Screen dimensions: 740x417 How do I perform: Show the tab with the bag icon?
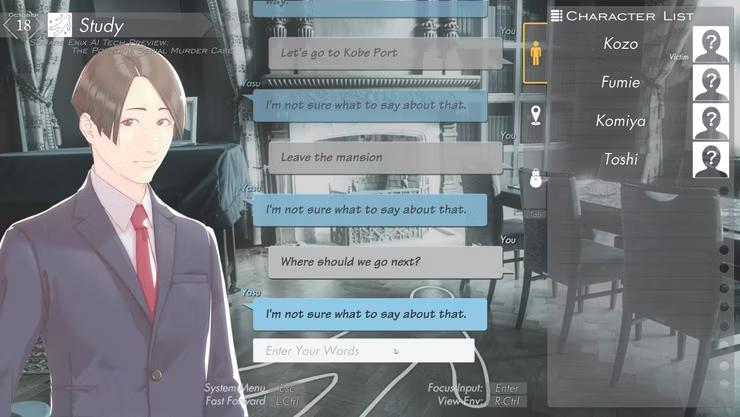click(535, 178)
